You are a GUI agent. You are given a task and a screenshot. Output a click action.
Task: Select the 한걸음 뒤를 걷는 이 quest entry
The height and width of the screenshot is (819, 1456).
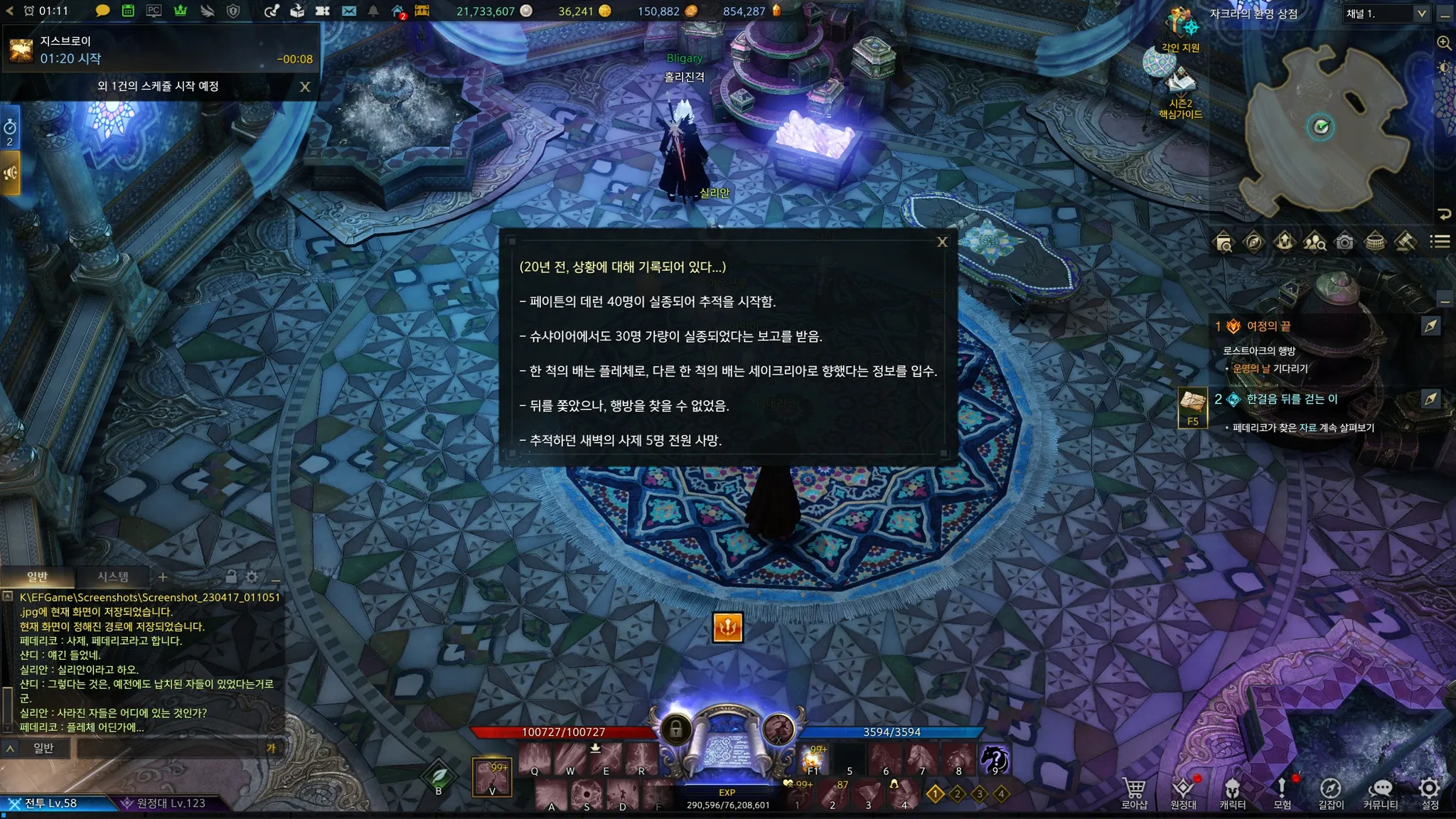point(1292,399)
